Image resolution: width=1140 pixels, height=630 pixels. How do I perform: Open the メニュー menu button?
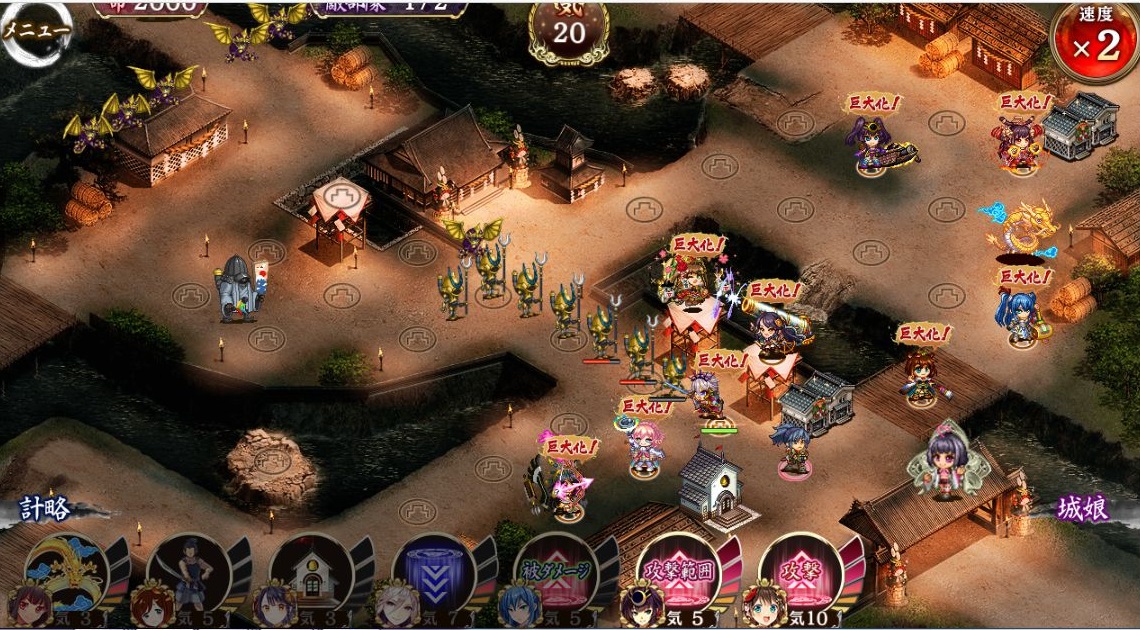pos(35,30)
